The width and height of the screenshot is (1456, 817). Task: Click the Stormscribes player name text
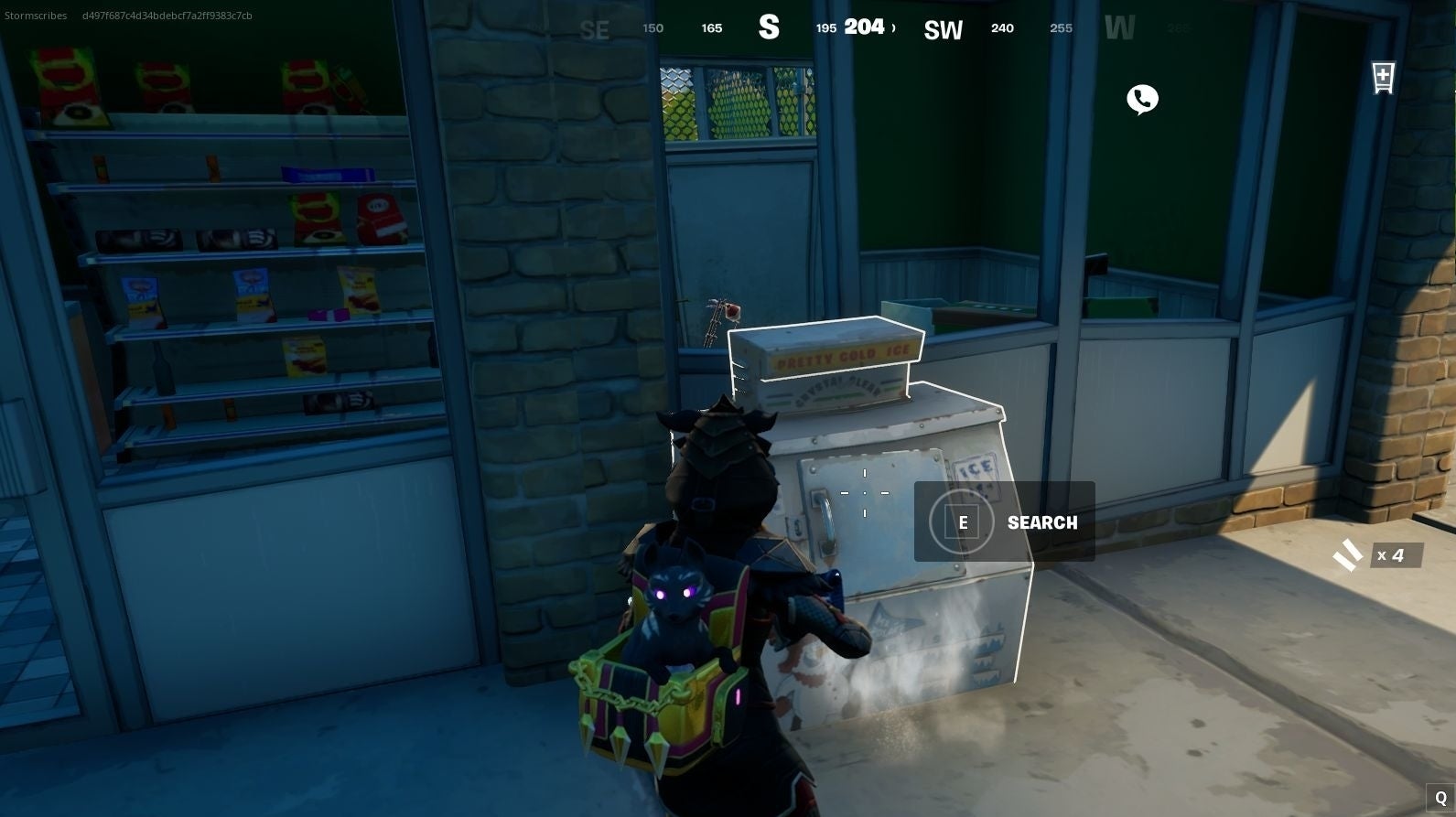36,15
